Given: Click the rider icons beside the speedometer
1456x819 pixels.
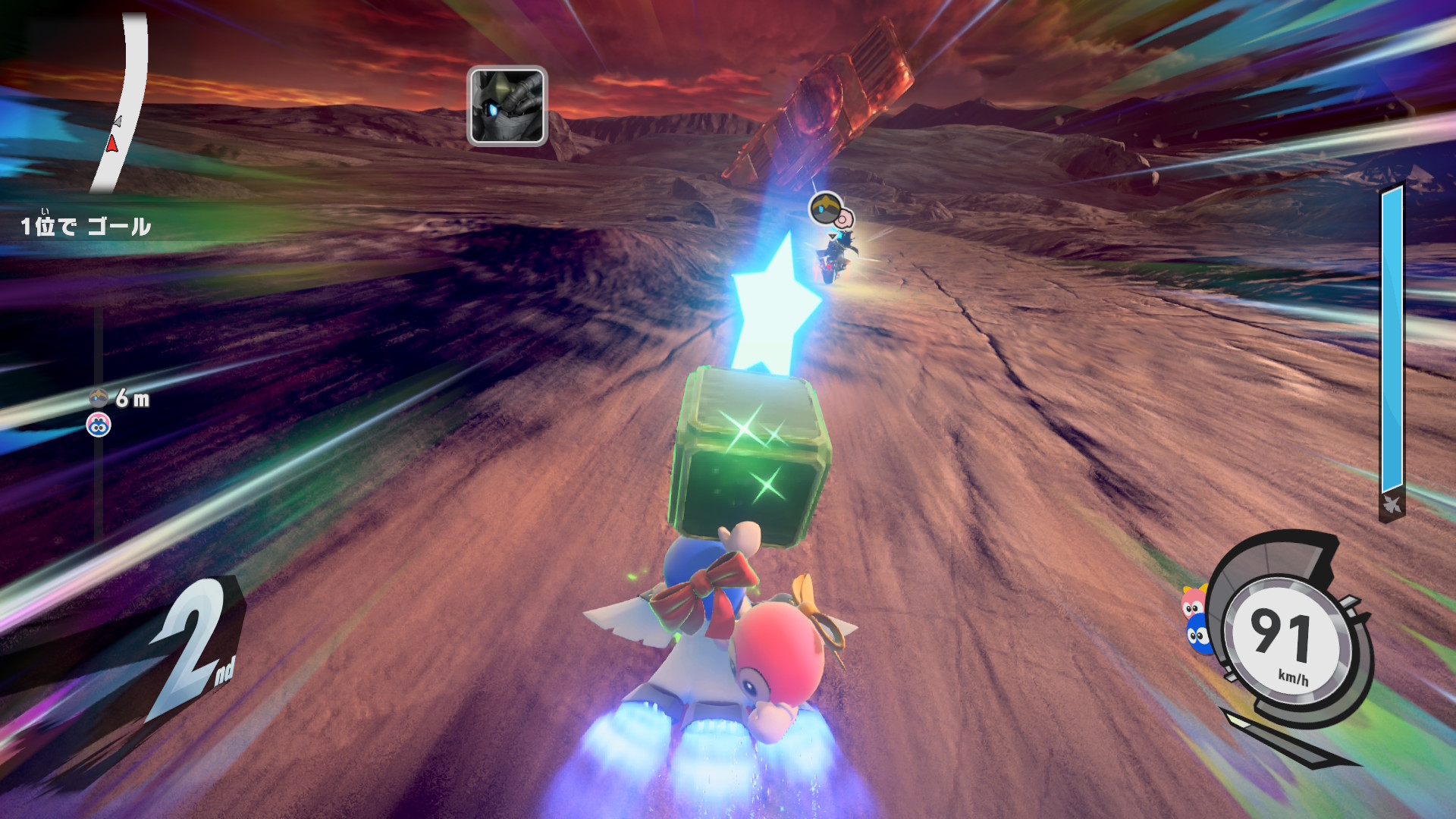Looking at the screenshot, I should tap(1195, 620).
